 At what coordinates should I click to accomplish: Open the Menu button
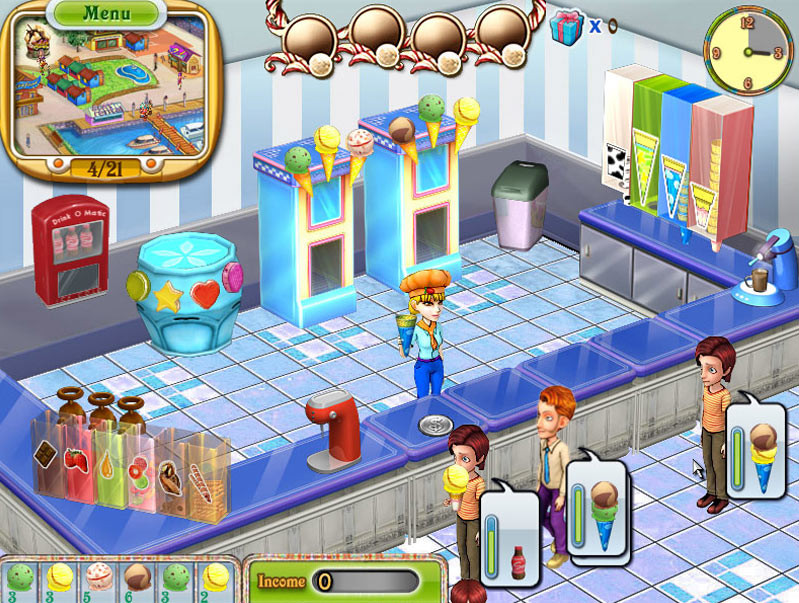[105, 13]
